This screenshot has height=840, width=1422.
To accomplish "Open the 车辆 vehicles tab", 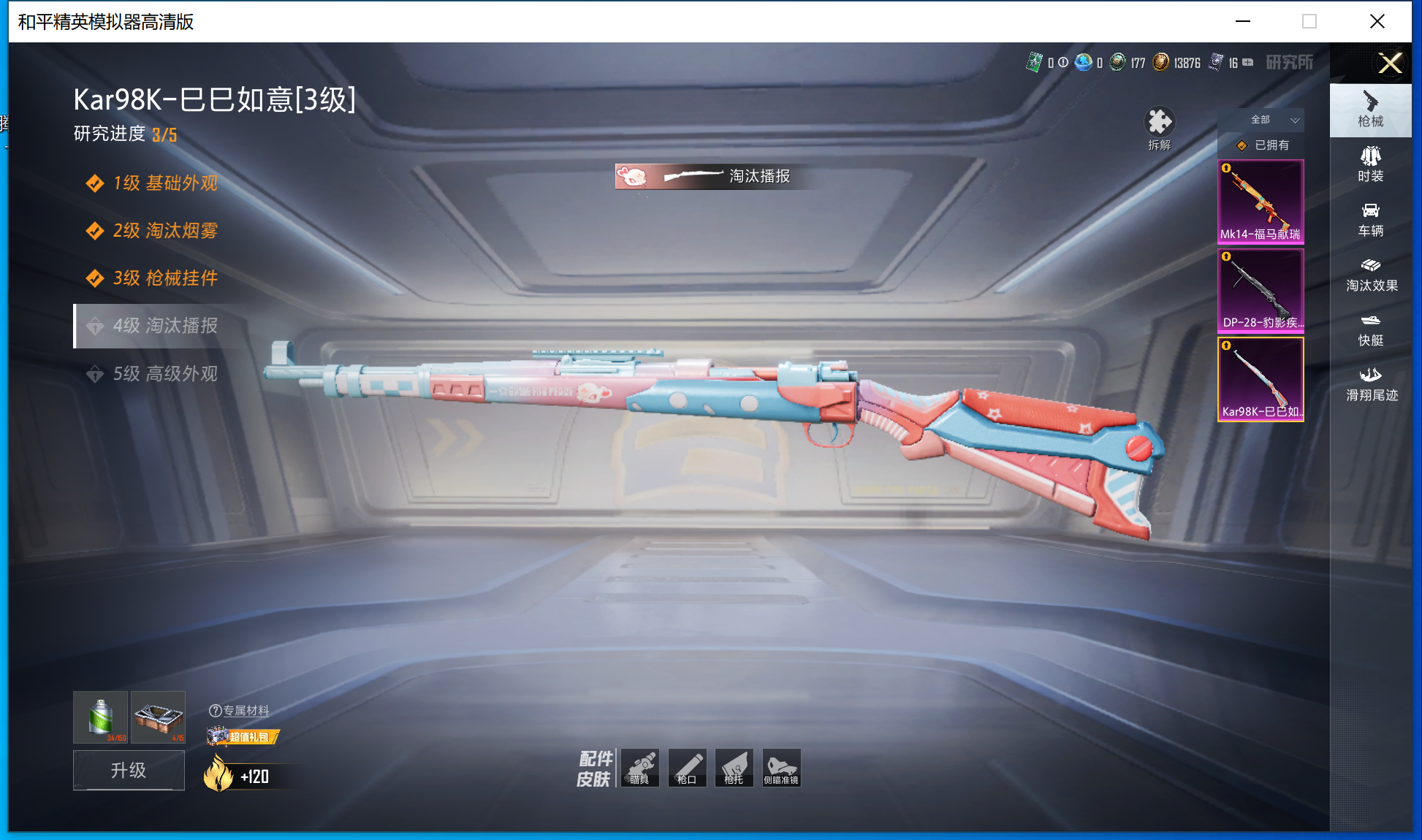I will click(1370, 220).
